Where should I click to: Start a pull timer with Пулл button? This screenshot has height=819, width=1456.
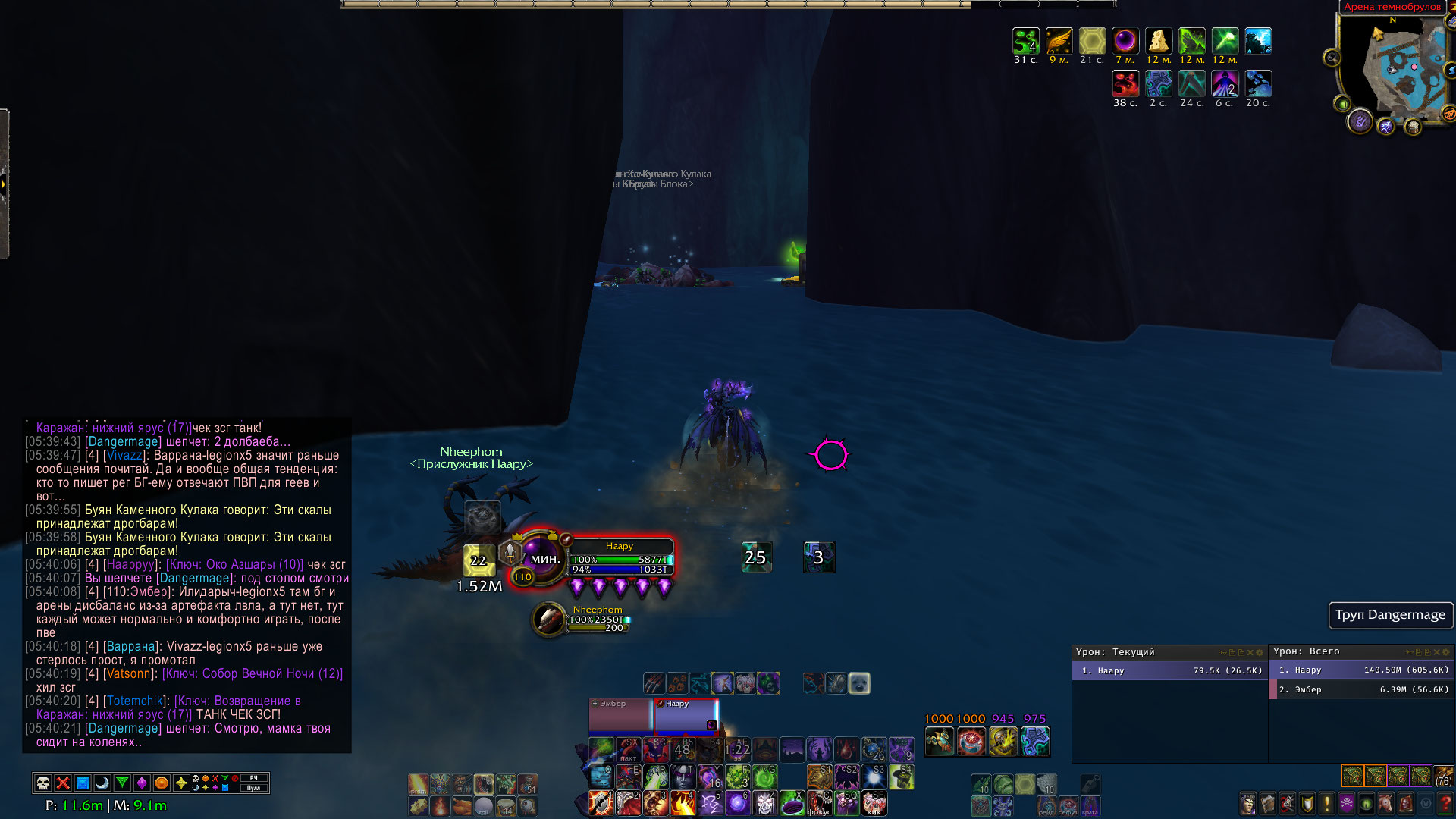pyautogui.click(x=253, y=788)
